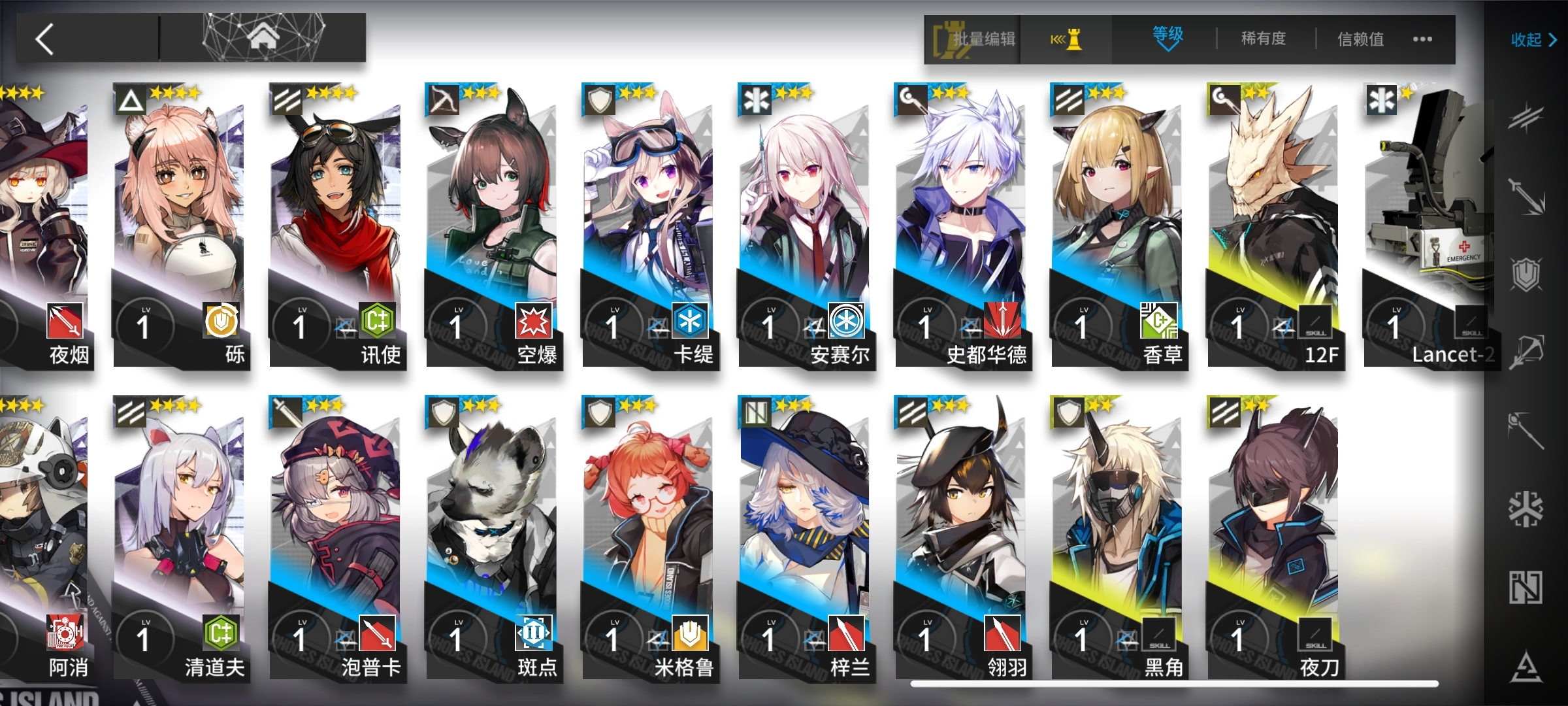Toggle the chess piece sort icon
This screenshot has height=706, width=1568.
[1066, 39]
